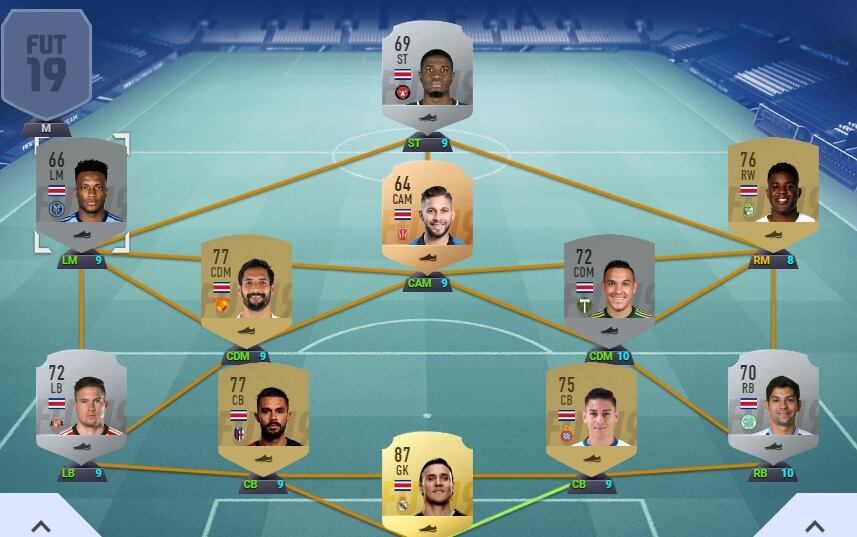Viewport: 857px width, 537px height.
Task: Pick the 75-rated CB player card
Action: tap(591, 417)
